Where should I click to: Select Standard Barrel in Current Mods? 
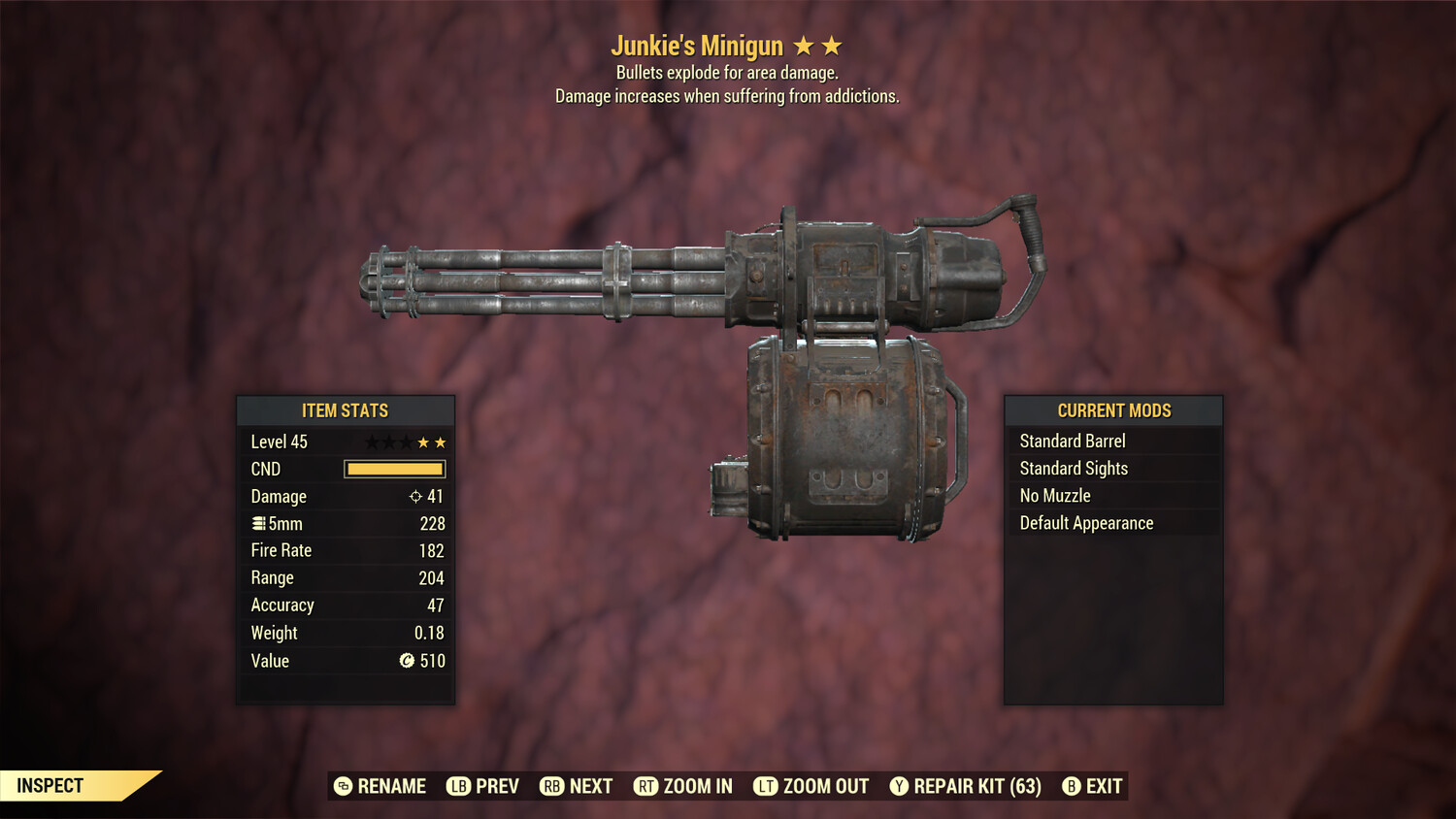[x=1073, y=441]
